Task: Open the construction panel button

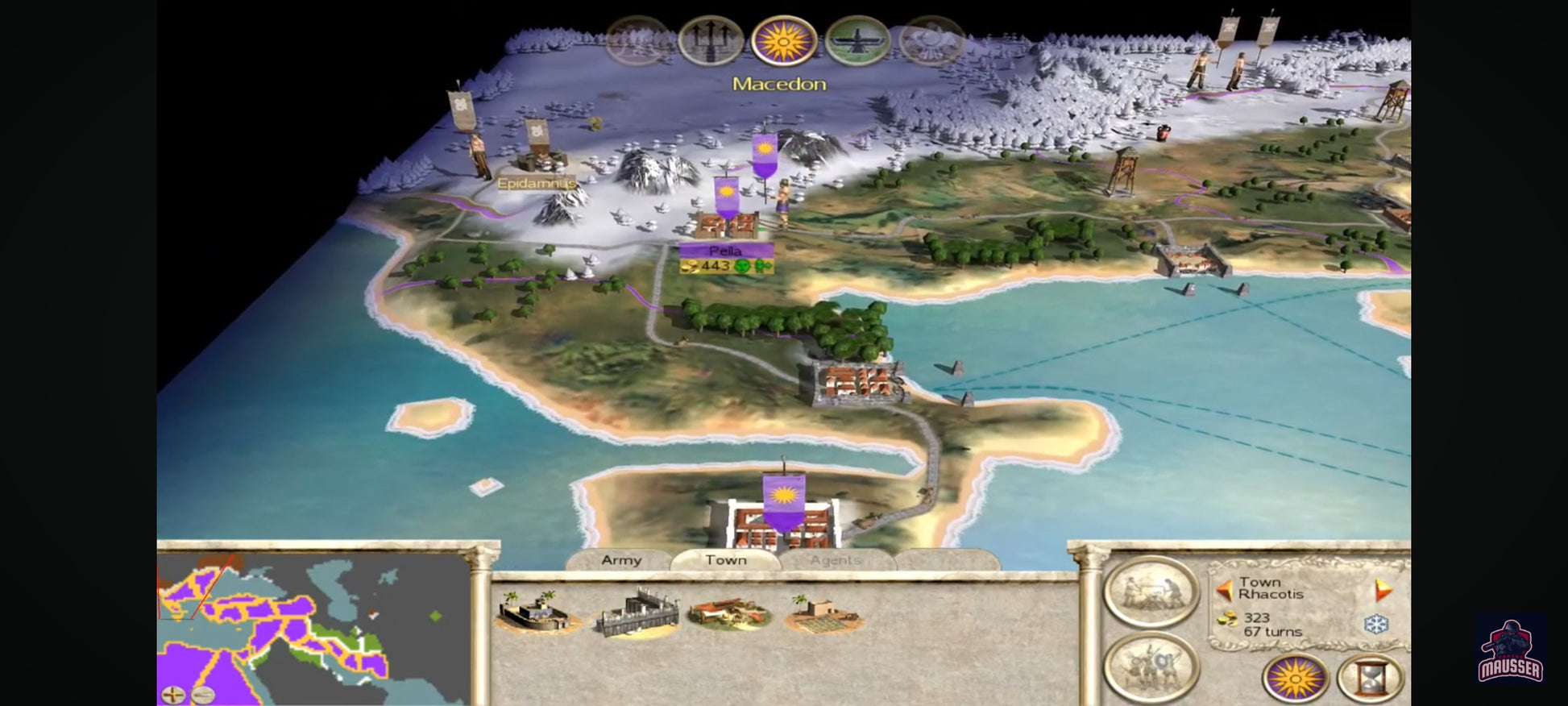Action: (x=1151, y=592)
